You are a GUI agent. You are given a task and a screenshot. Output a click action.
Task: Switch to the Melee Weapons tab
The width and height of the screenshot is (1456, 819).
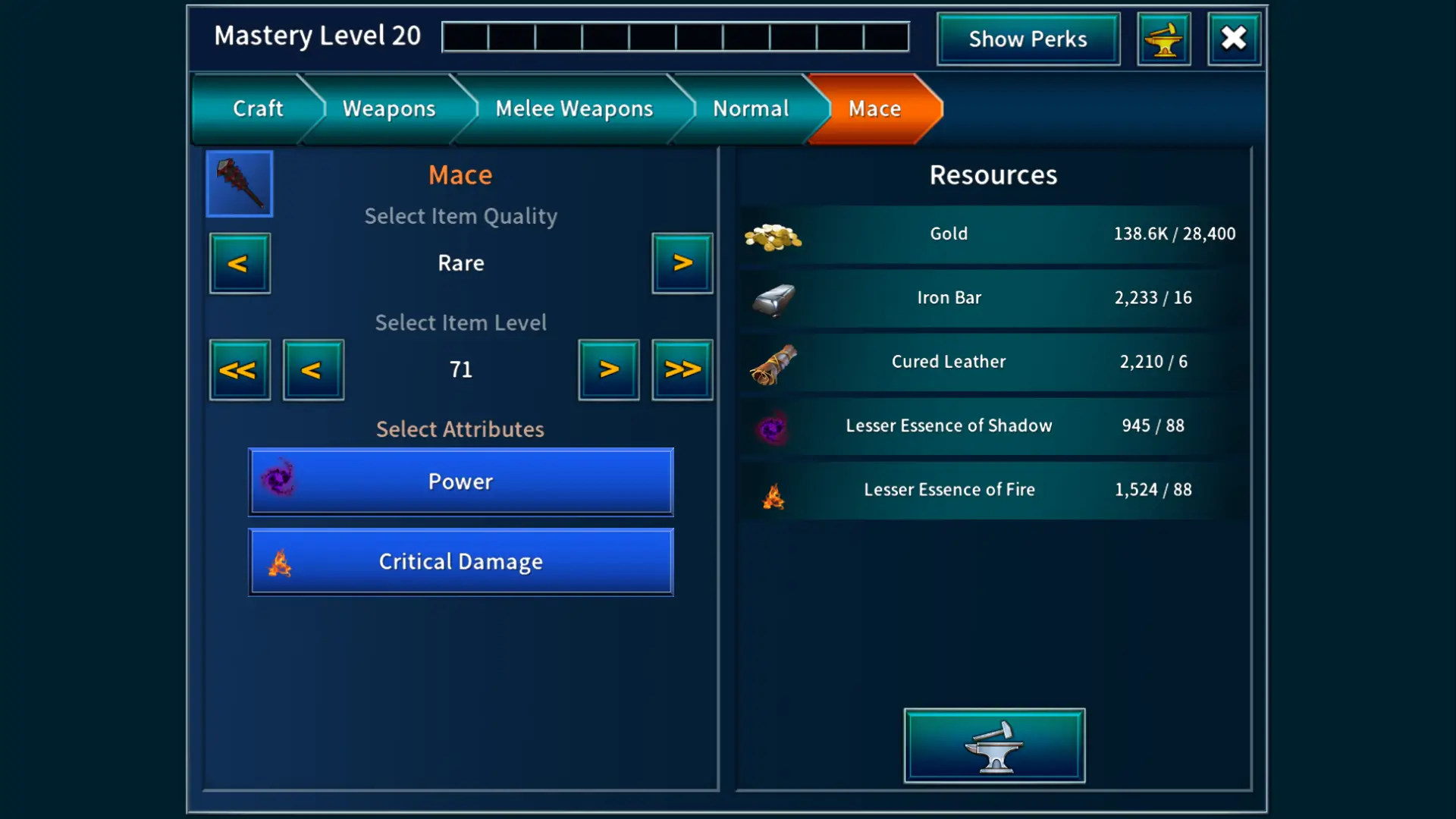pyautogui.click(x=573, y=108)
